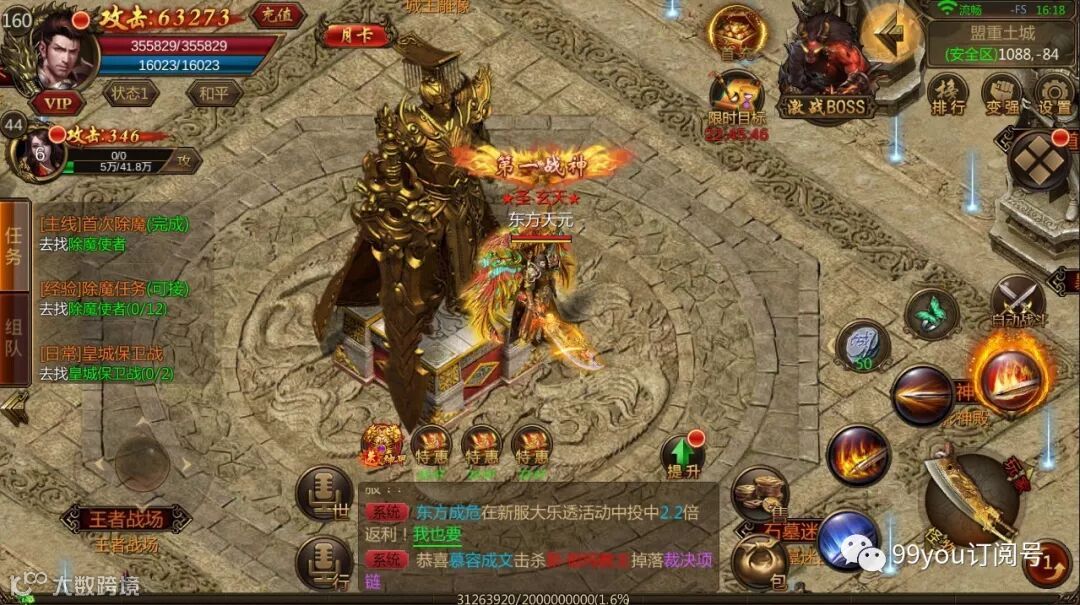1080x605 pixels.
Task: Open the 设置 settings gear
Action: tap(1054, 93)
